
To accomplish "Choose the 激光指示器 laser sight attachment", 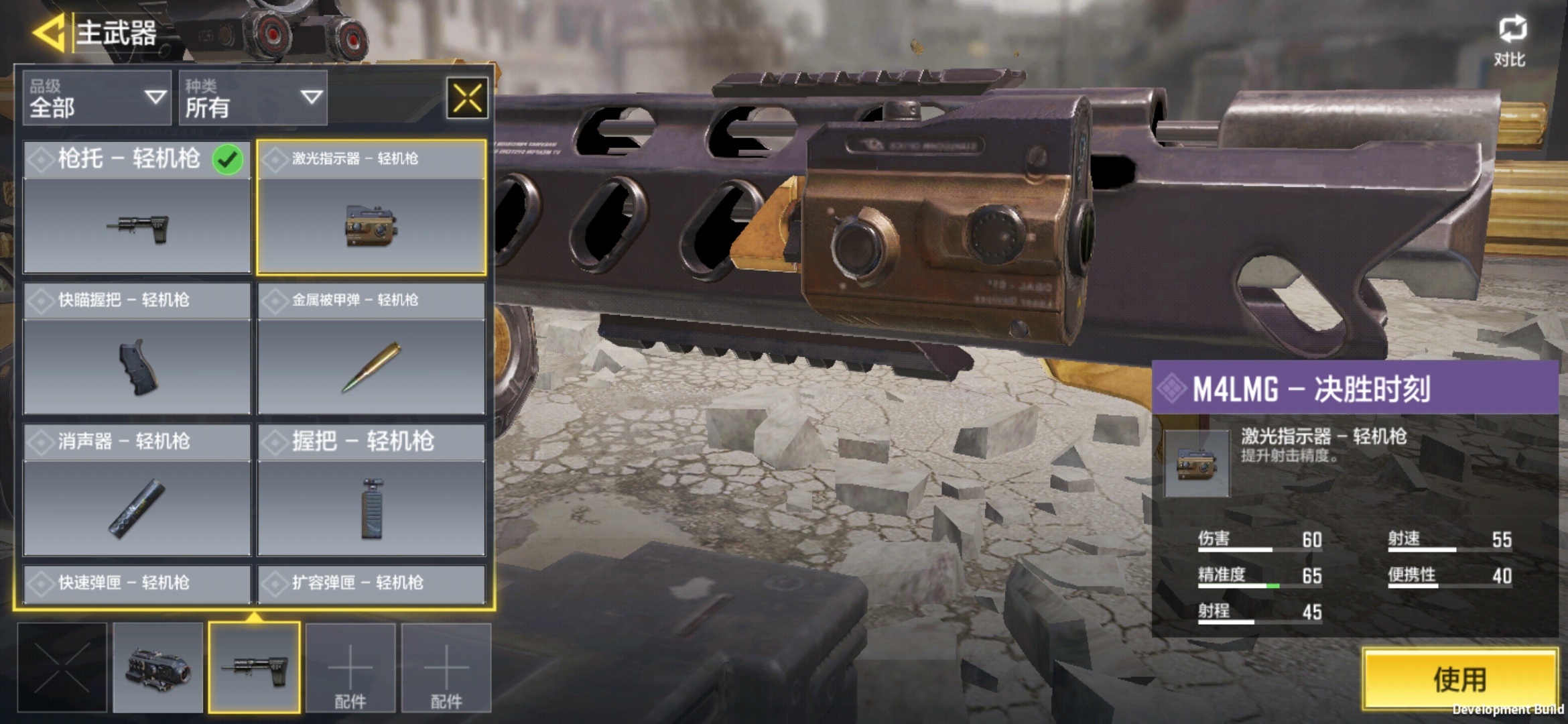I will tap(371, 206).
